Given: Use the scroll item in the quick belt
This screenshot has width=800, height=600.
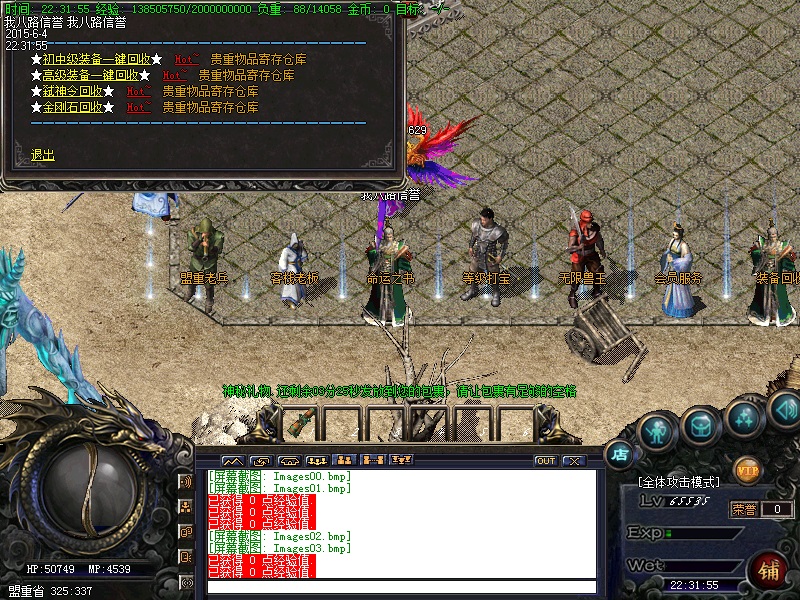Looking at the screenshot, I should (x=297, y=424).
